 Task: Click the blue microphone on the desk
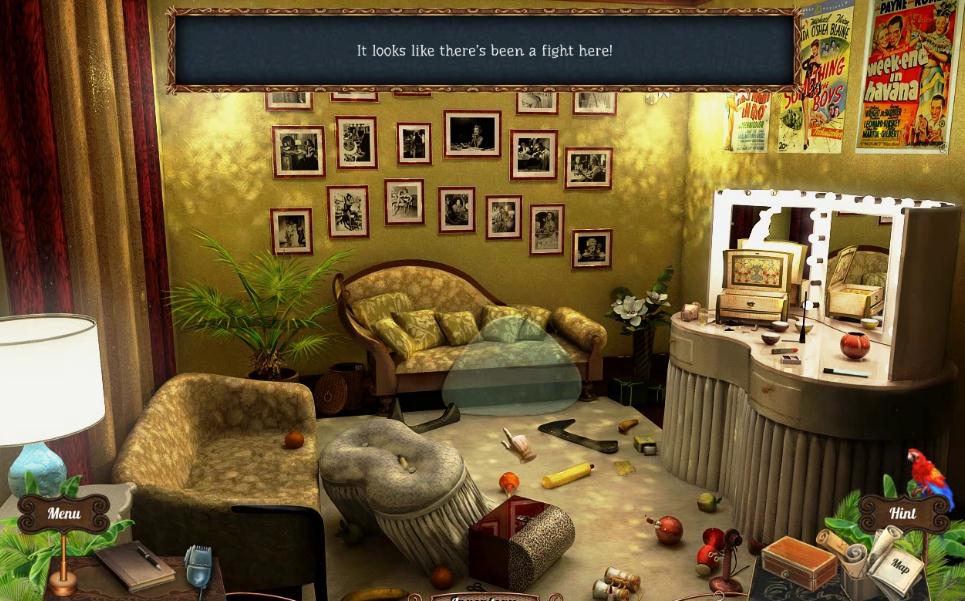pos(198,566)
